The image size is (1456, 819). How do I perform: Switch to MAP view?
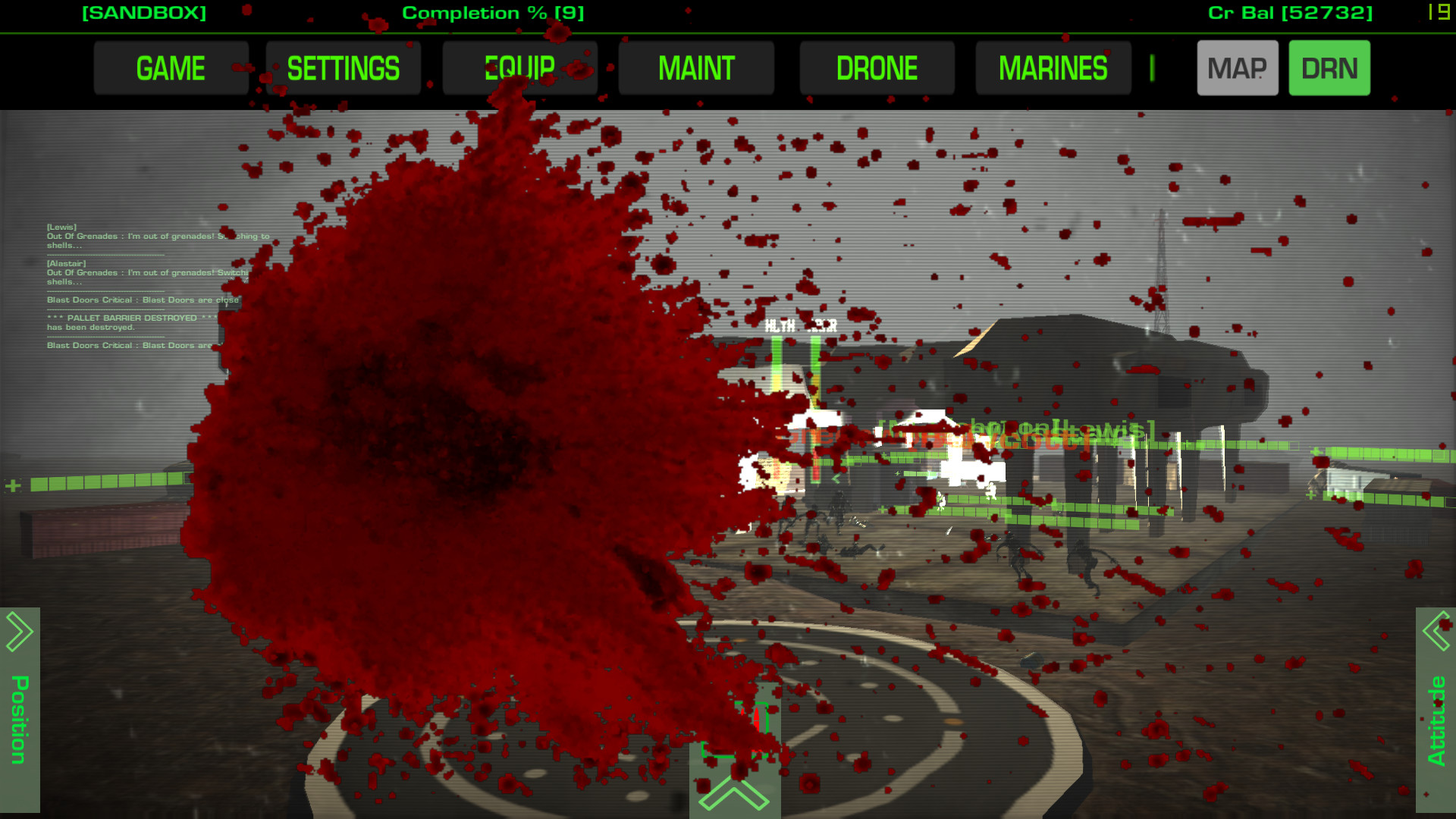1238,67
